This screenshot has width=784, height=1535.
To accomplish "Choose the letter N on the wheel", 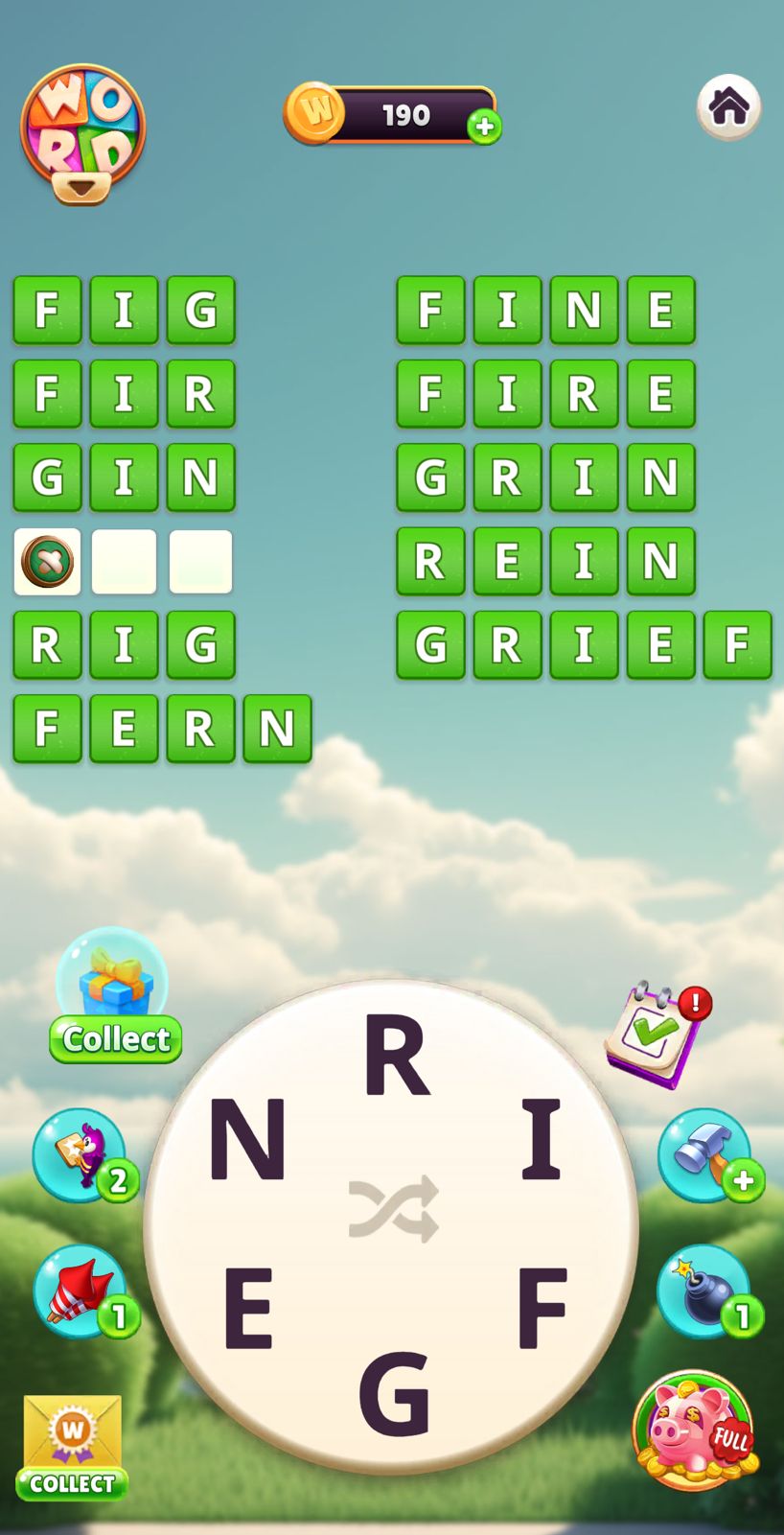I will pos(247,1139).
